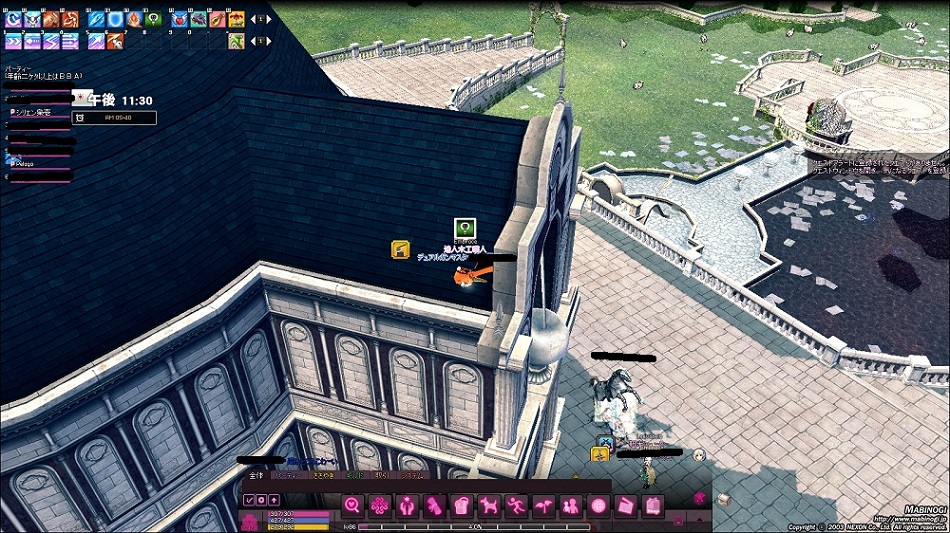The height and width of the screenshot is (533, 950).
Task: Activate the flame skill icon
Action: tap(134, 19)
